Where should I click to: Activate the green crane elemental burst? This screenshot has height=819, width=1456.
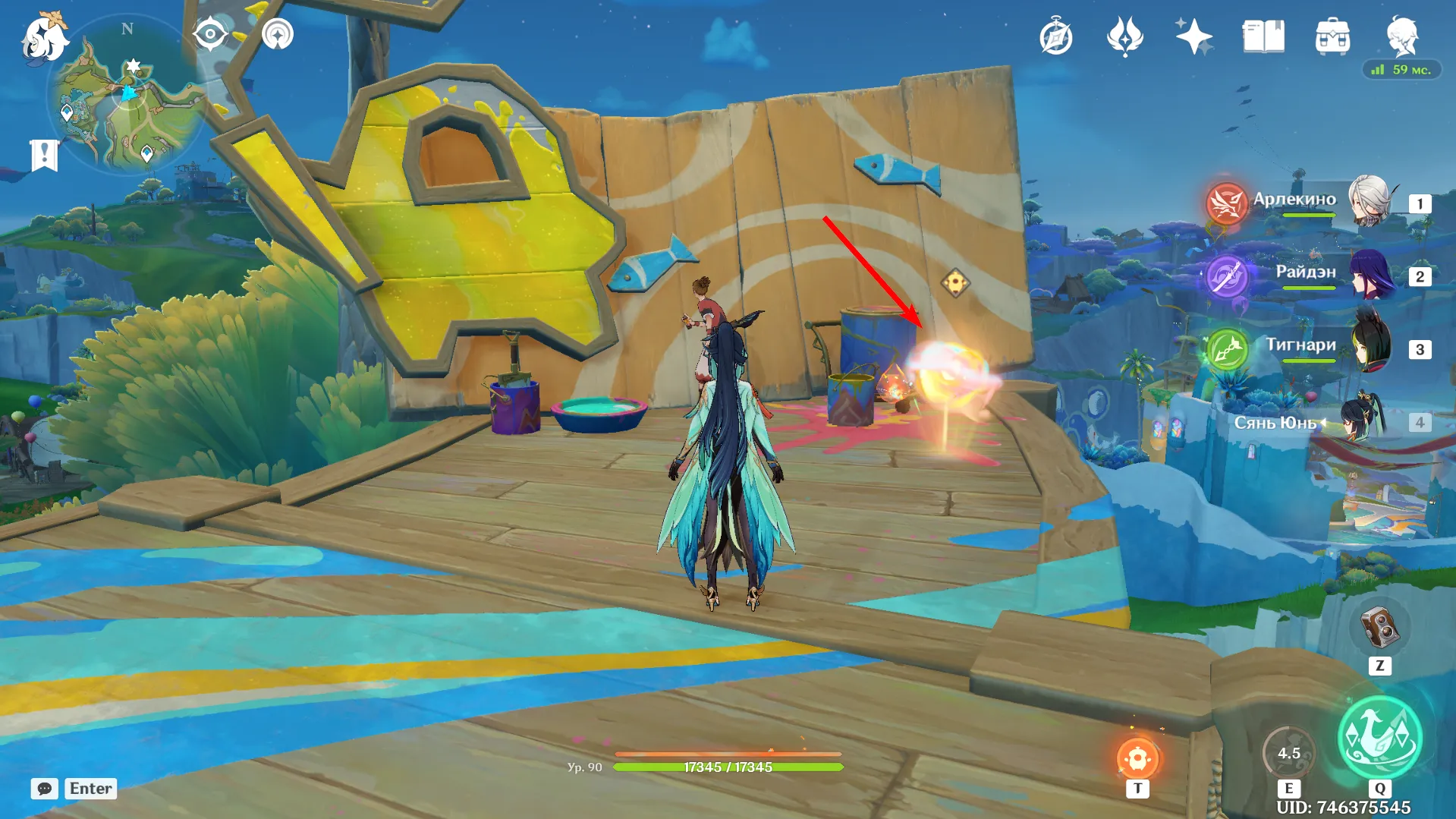tap(1379, 738)
